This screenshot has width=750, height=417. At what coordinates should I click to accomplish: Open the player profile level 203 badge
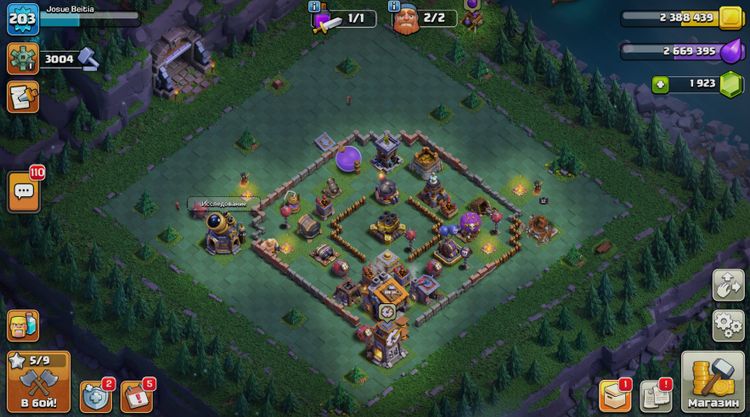tap(22, 19)
